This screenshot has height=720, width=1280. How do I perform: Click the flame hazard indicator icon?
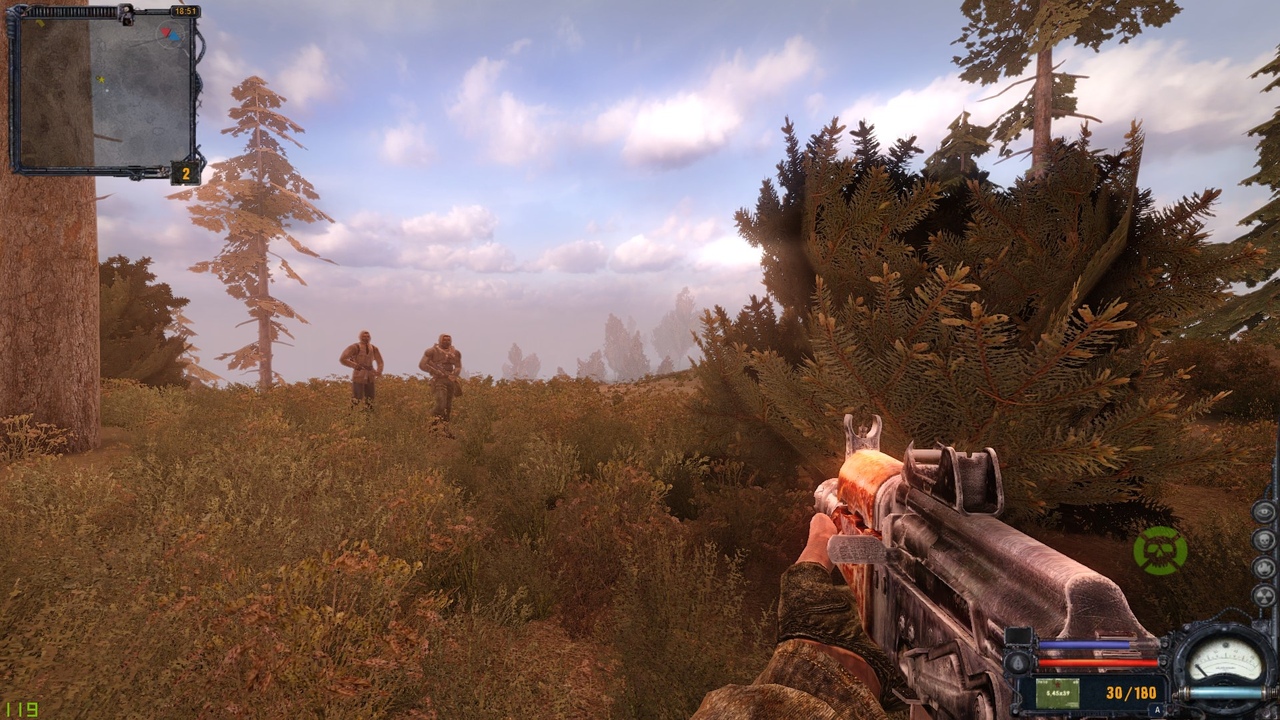tap(1264, 568)
